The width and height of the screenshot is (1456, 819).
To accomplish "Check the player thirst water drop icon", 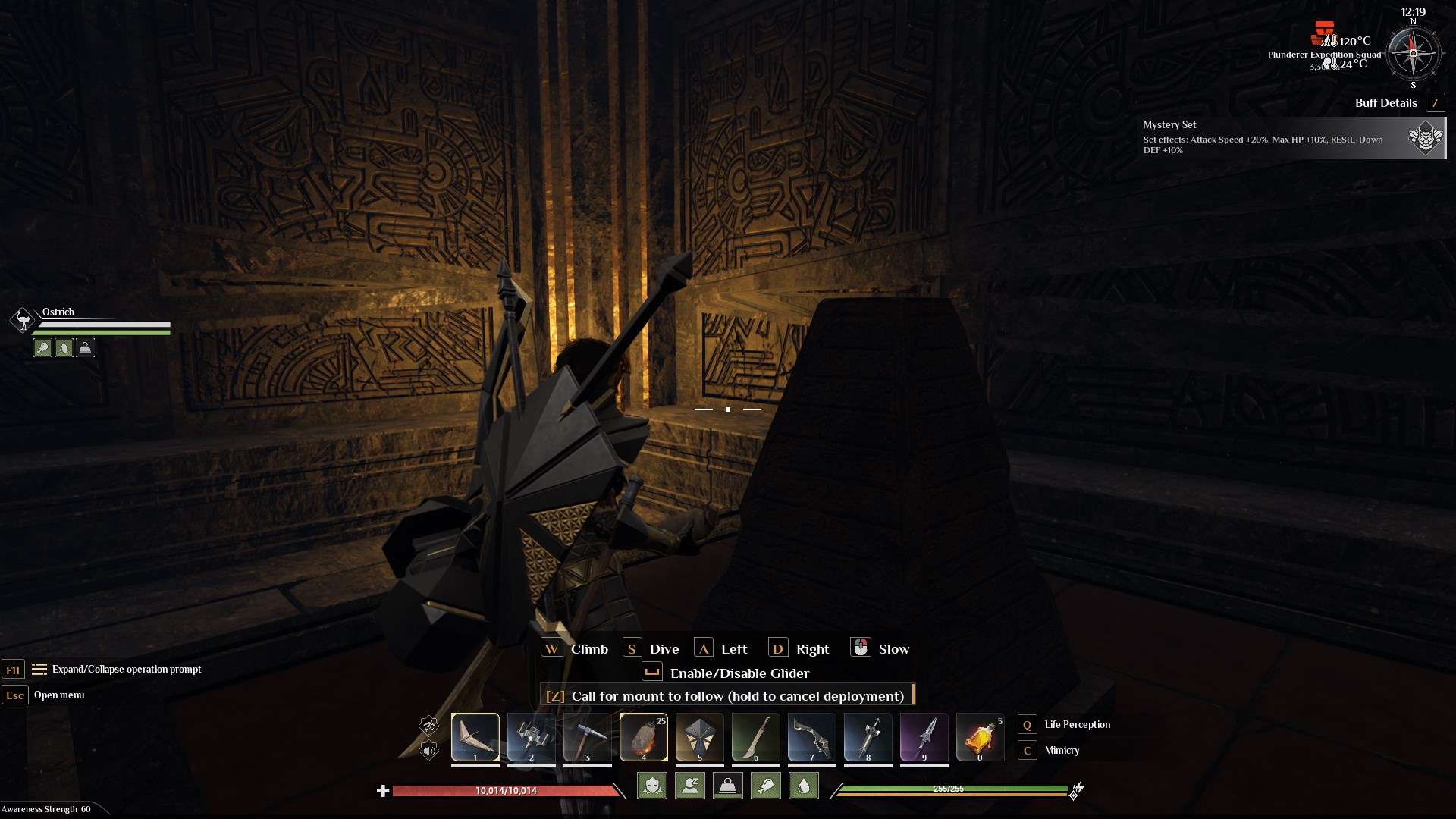I will tap(804, 786).
